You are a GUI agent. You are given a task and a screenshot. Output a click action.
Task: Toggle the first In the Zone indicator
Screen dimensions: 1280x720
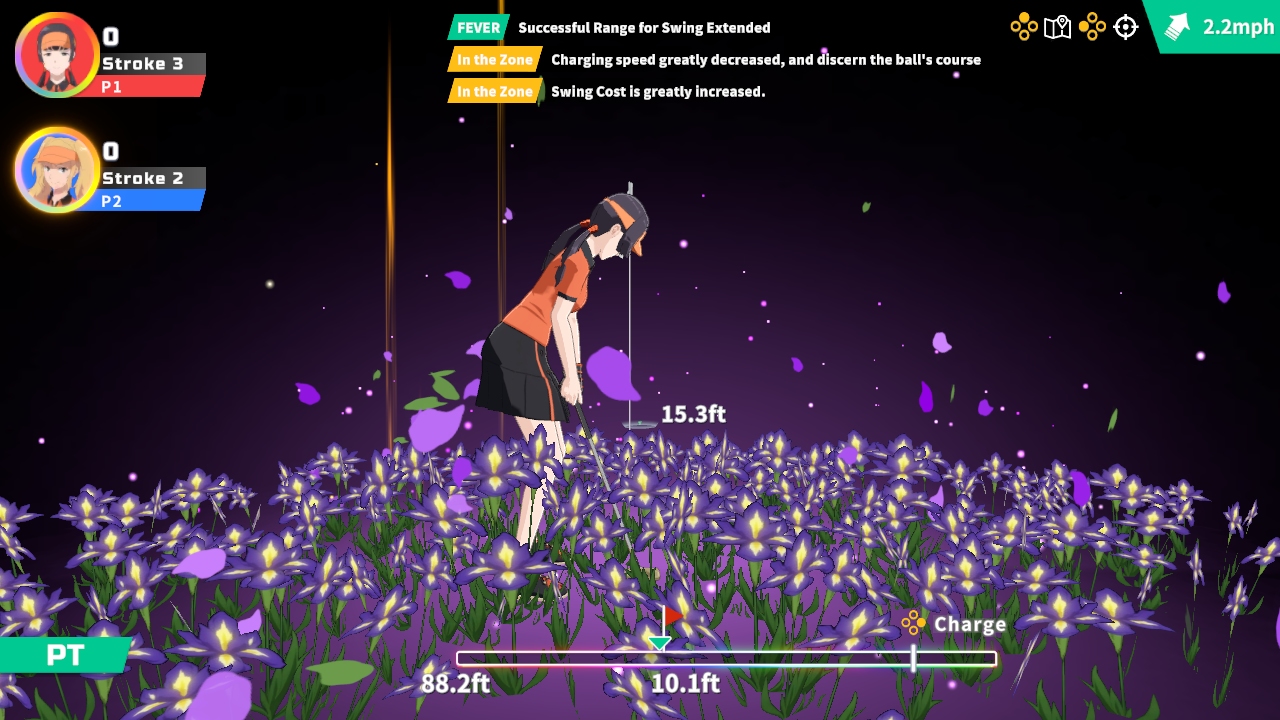[495, 60]
